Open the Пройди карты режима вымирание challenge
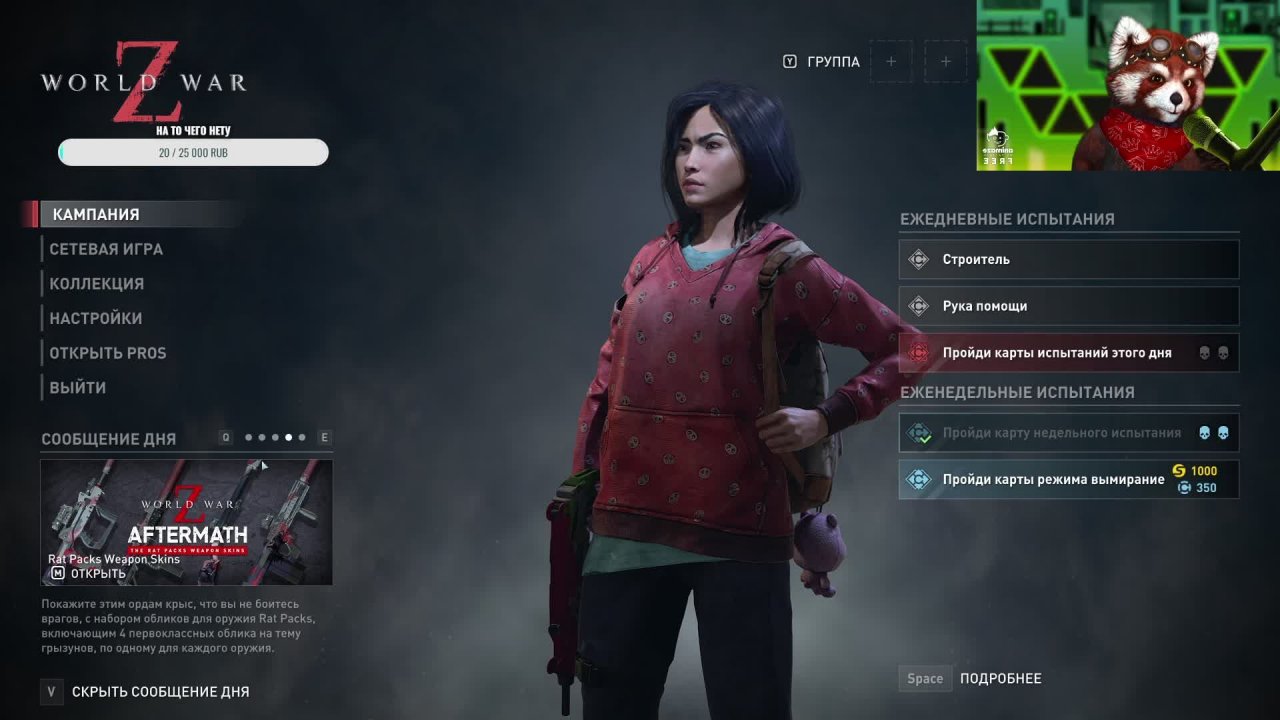The width and height of the screenshot is (1280, 720). click(x=1068, y=480)
